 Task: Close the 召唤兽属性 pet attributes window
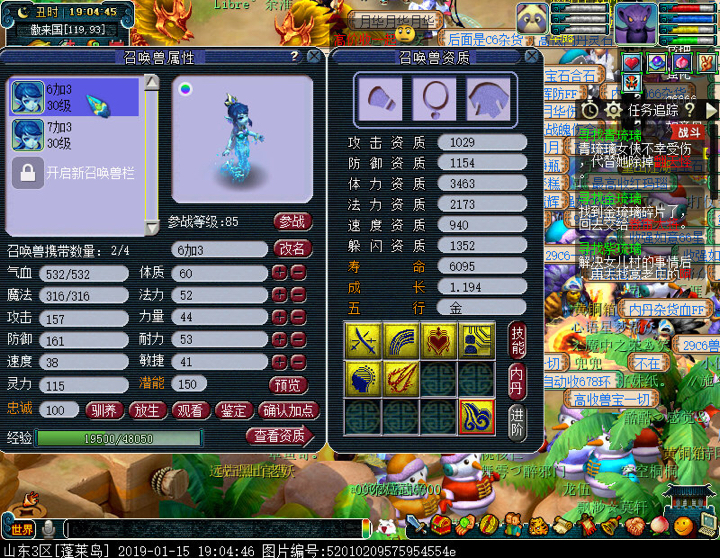(x=314, y=57)
